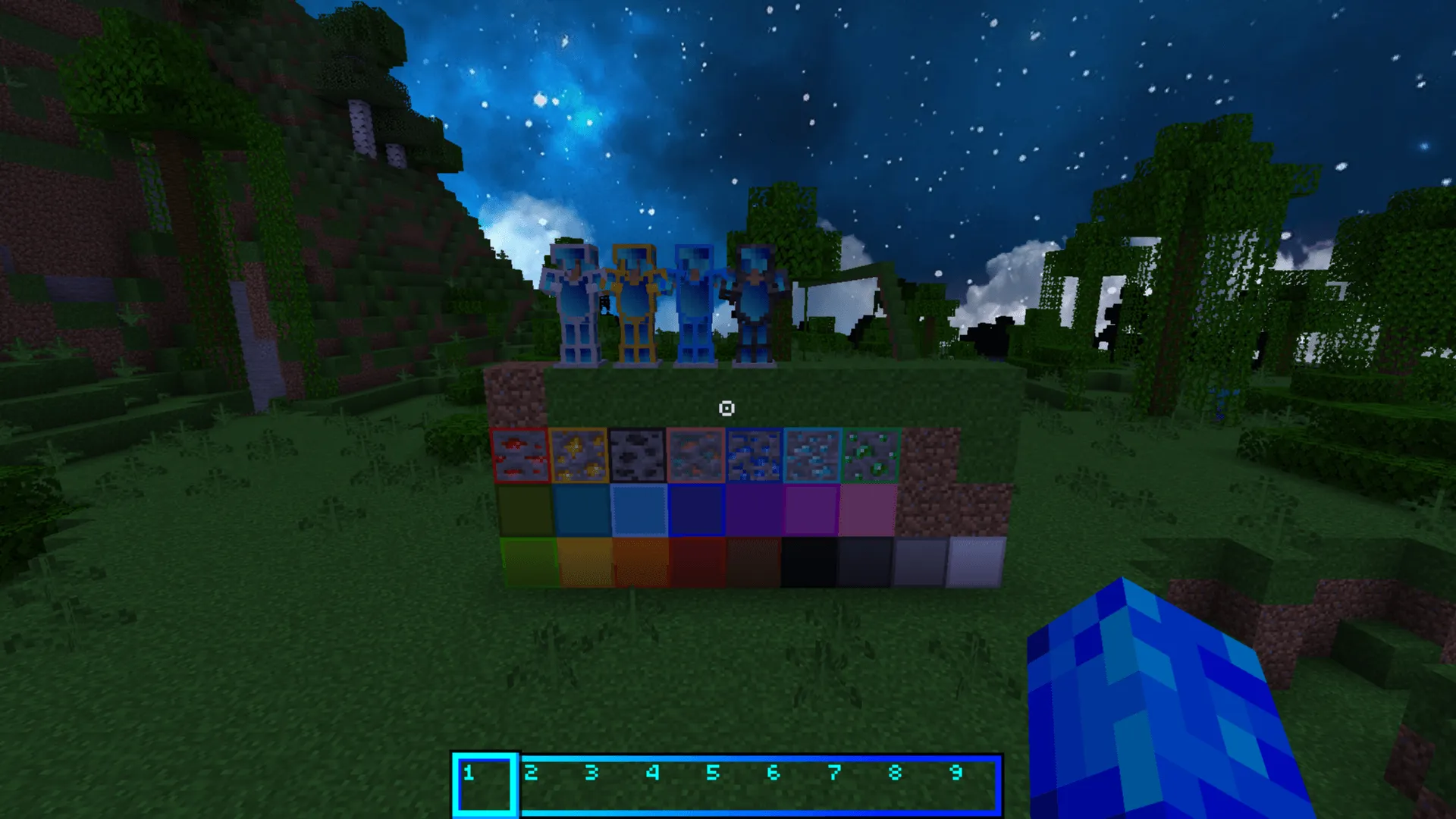Image resolution: width=1456 pixels, height=819 pixels.
Task: Click the redstone ore block
Action: (519, 455)
